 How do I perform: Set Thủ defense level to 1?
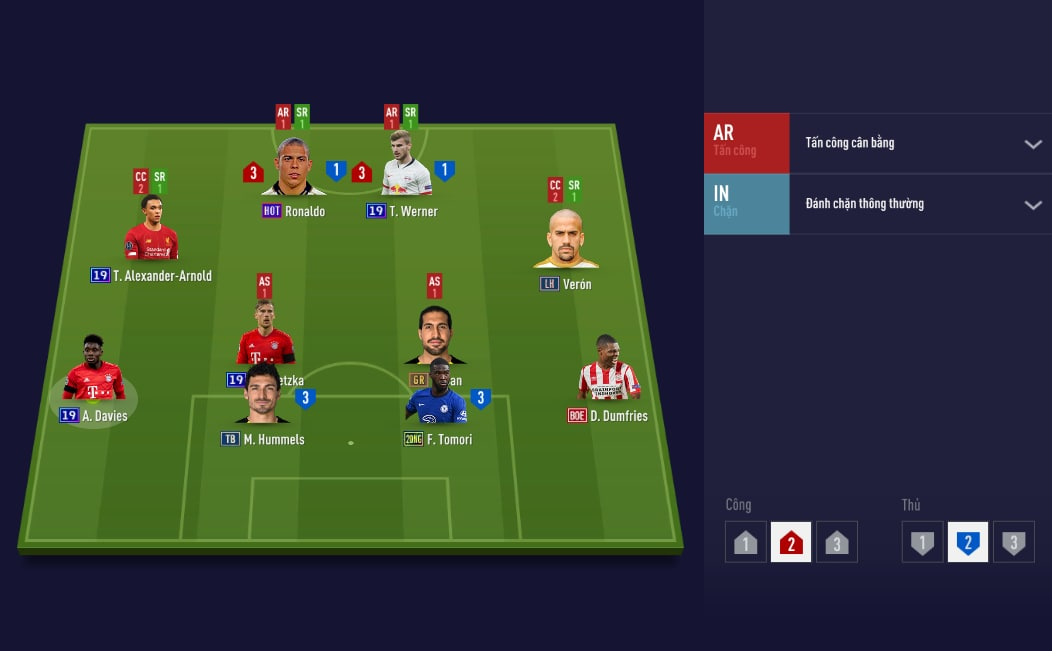922,542
